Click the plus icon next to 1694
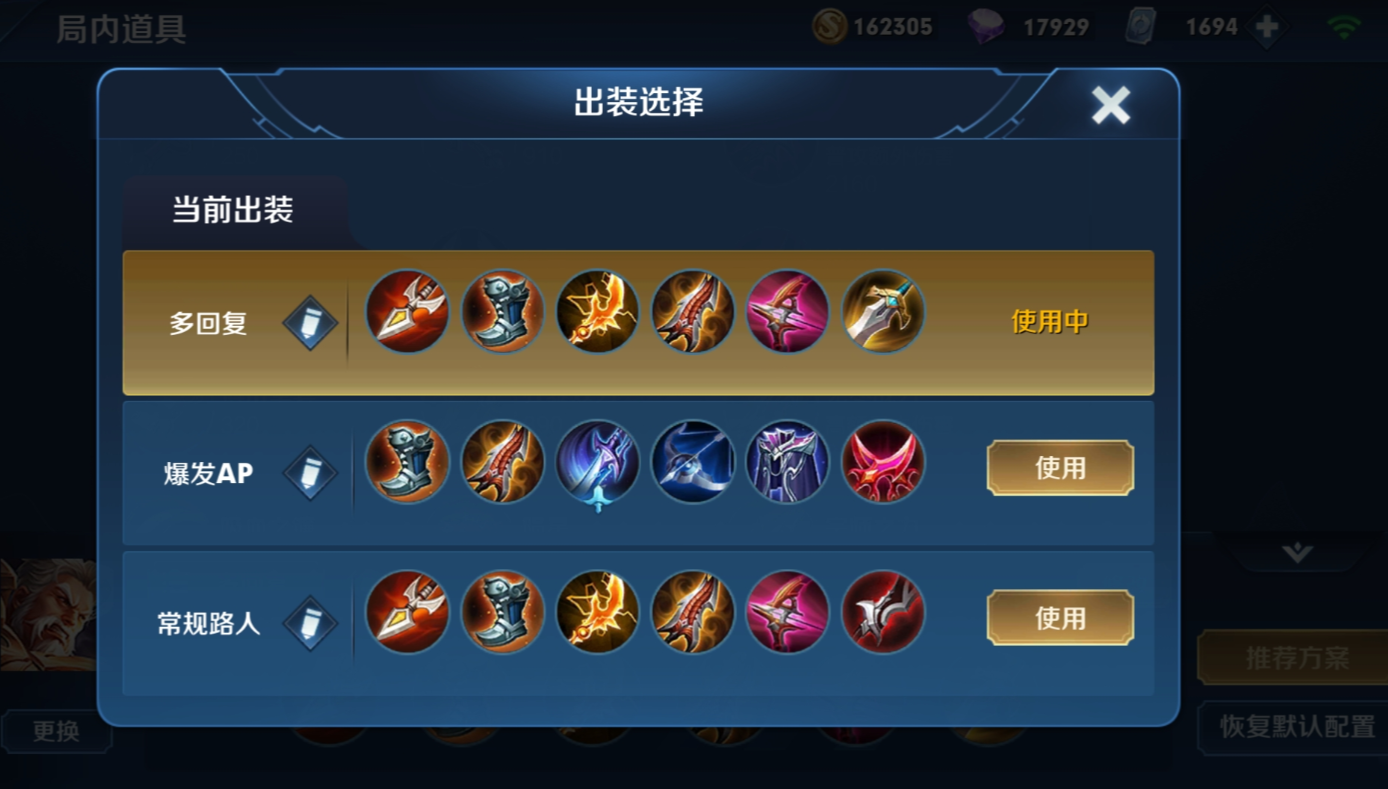 pyautogui.click(x=1267, y=25)
